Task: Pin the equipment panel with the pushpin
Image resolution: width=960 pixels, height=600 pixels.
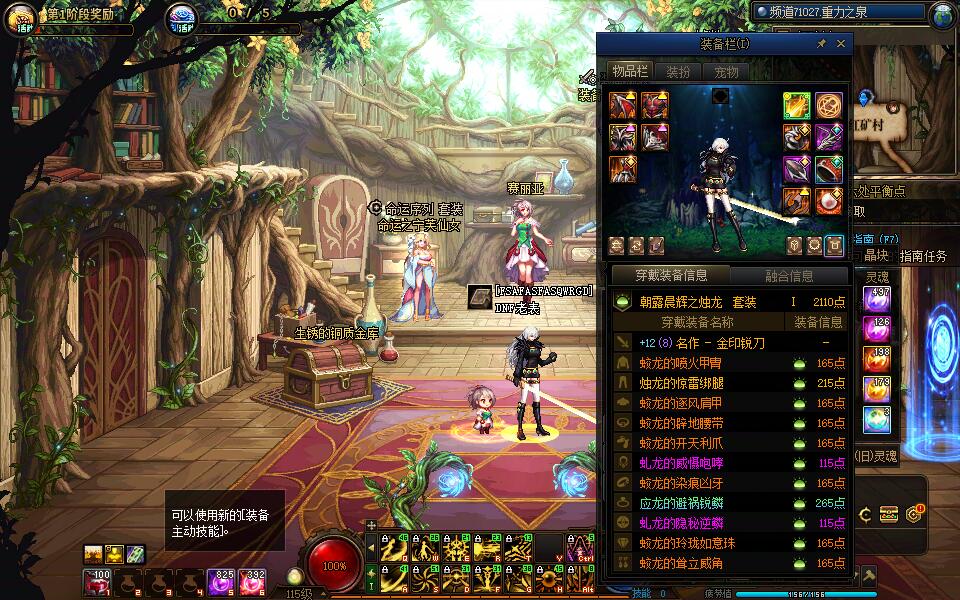Action: click(x=822, y=44)
